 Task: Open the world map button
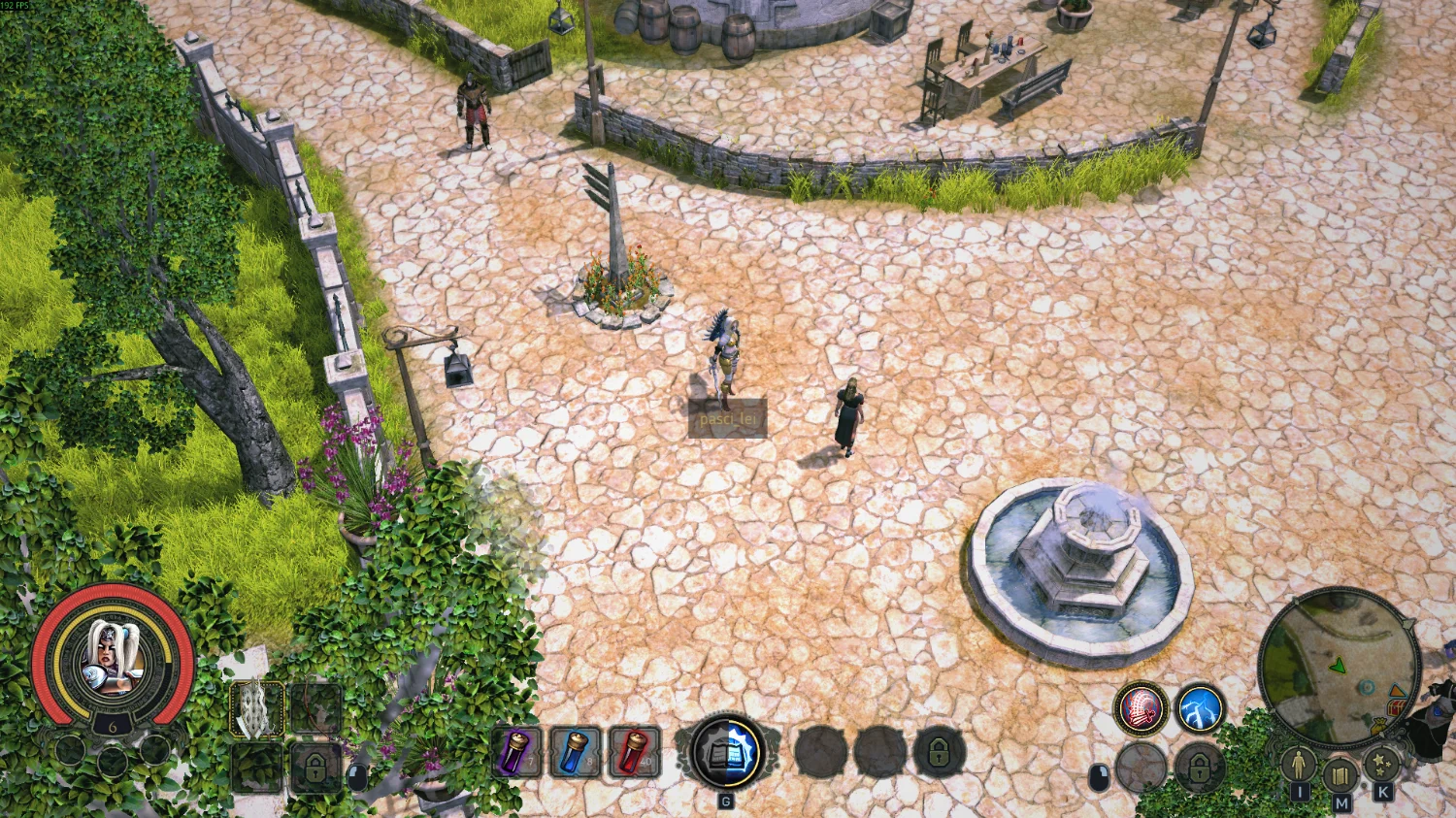click(1340, 775)
